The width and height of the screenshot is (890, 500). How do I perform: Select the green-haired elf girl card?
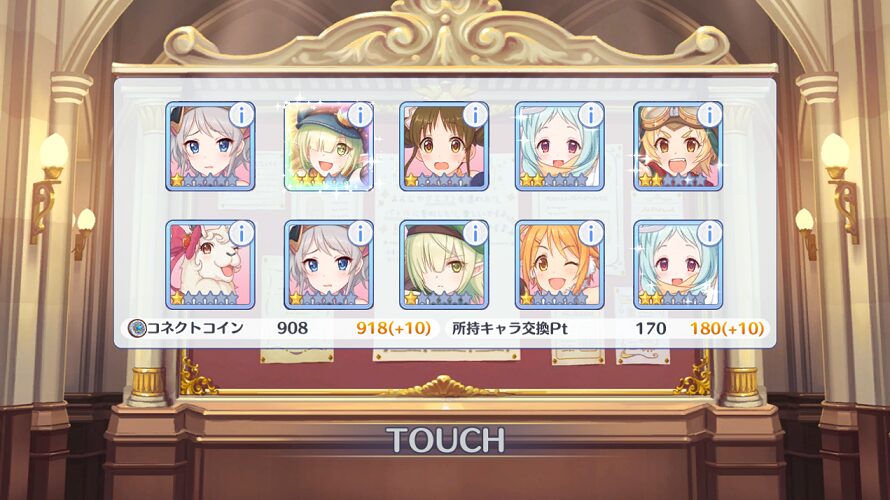(443, 266)
